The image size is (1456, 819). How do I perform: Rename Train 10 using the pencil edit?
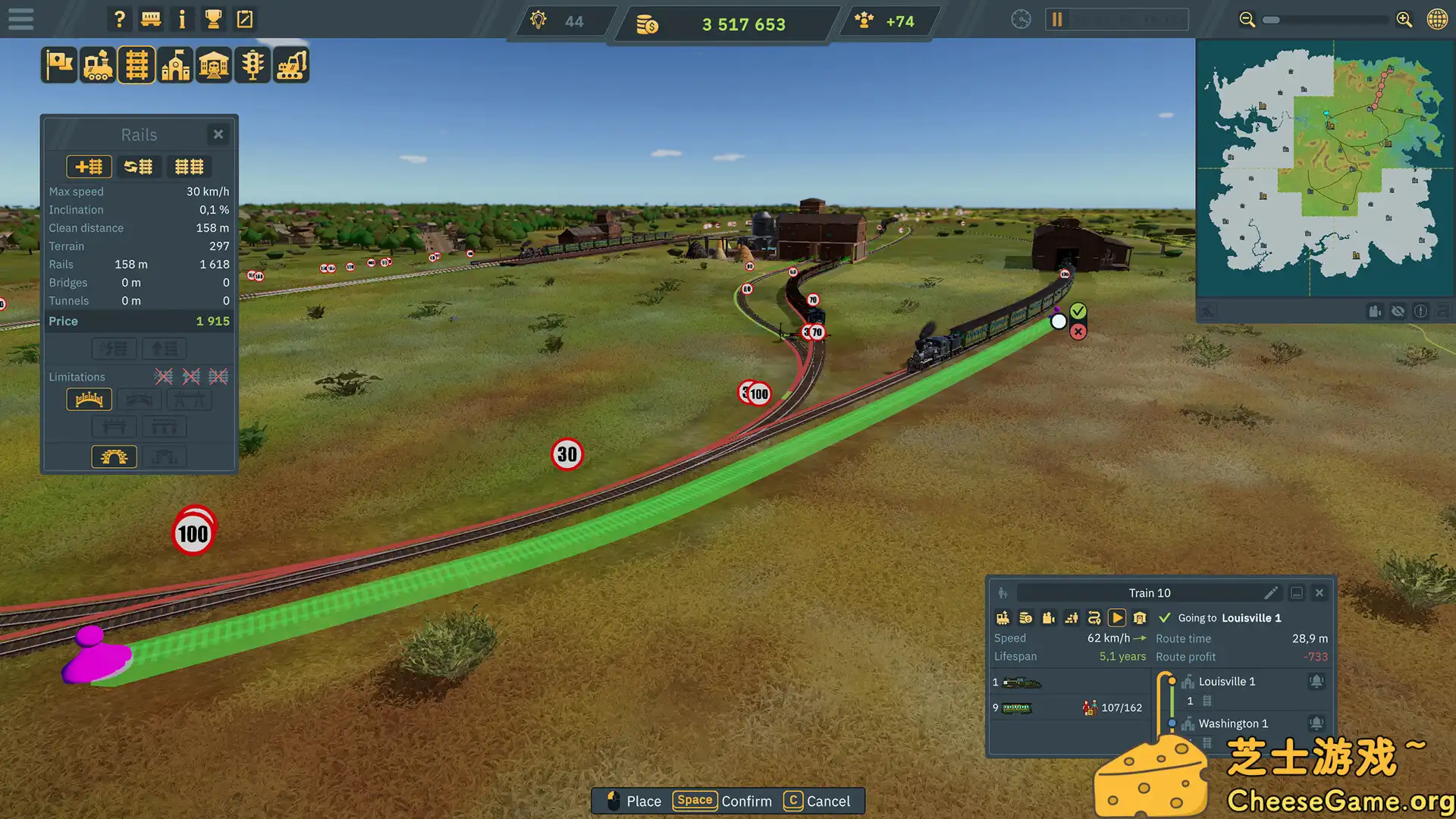(1272, 593)
